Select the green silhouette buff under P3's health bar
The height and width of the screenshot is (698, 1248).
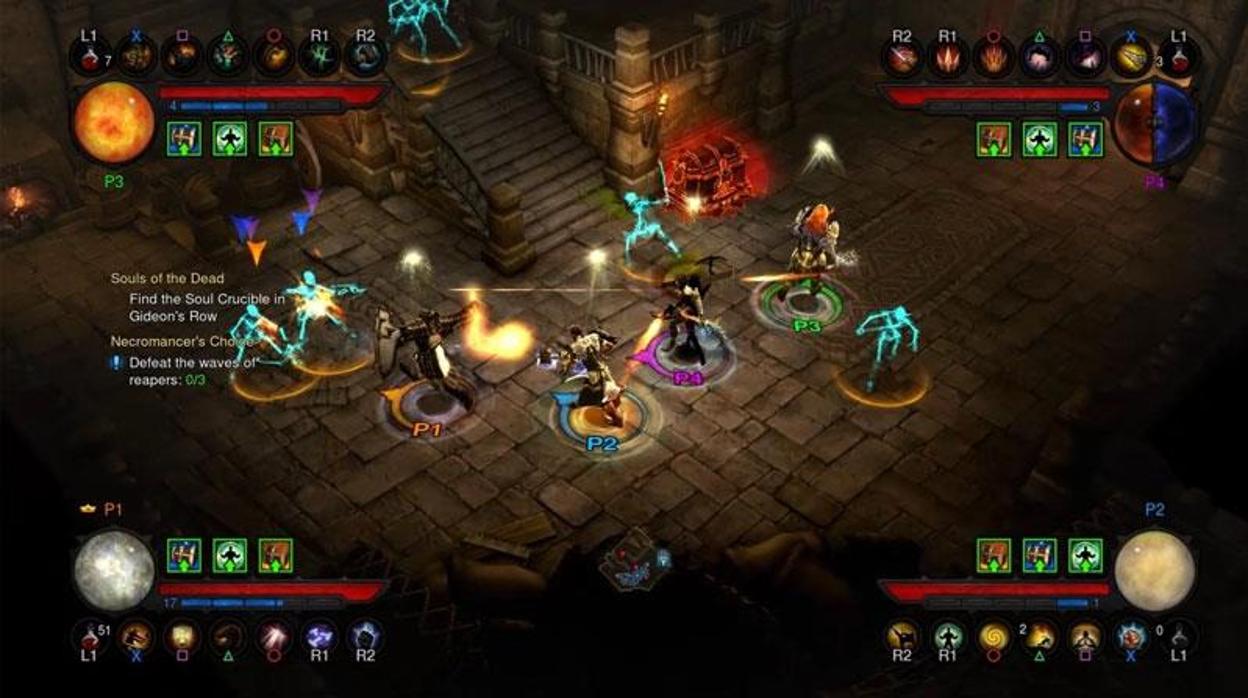pos(230,139)
